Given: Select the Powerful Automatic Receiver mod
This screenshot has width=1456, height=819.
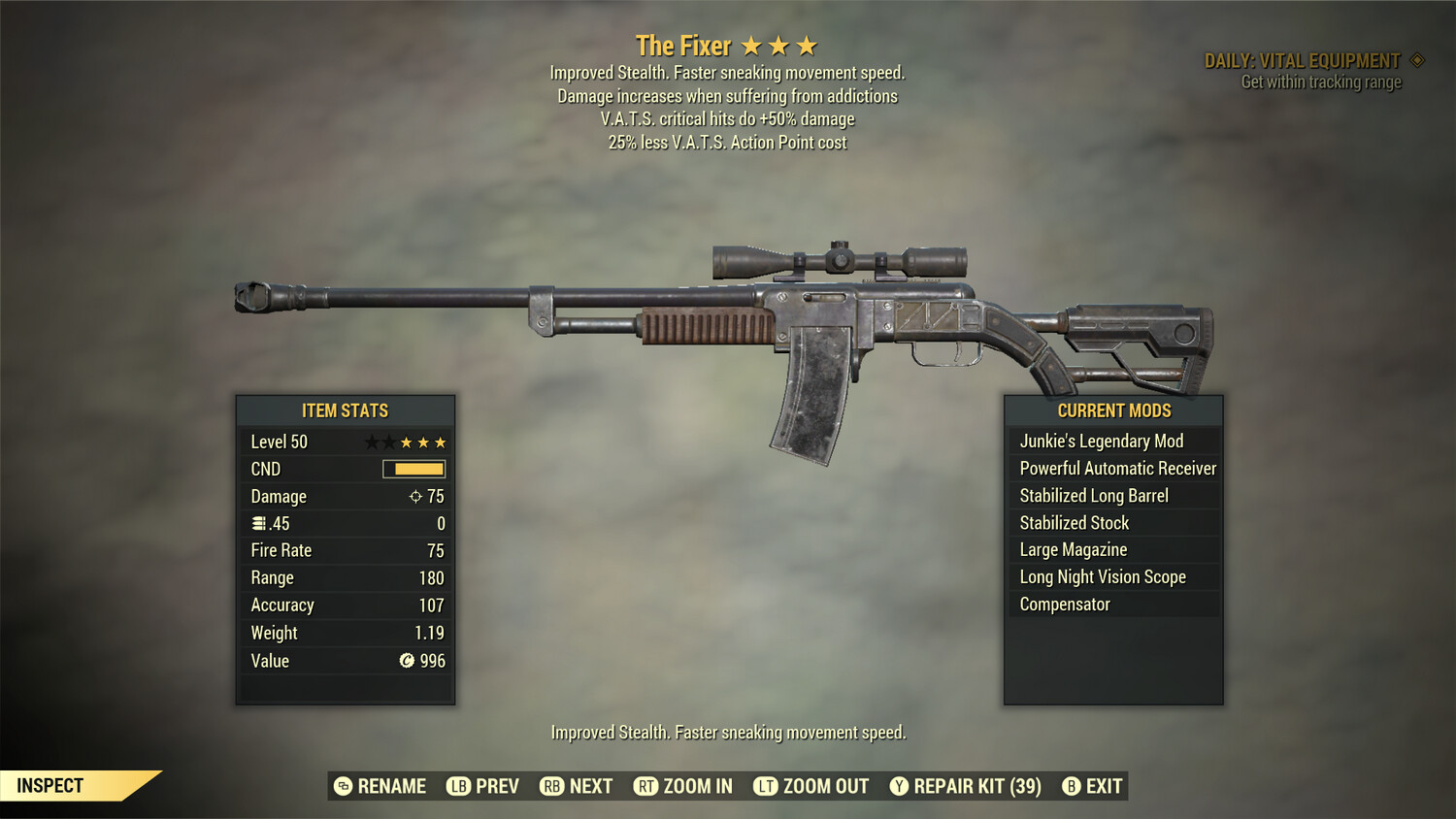Looking at the screenshot, I should click(x=1117, y=469).
